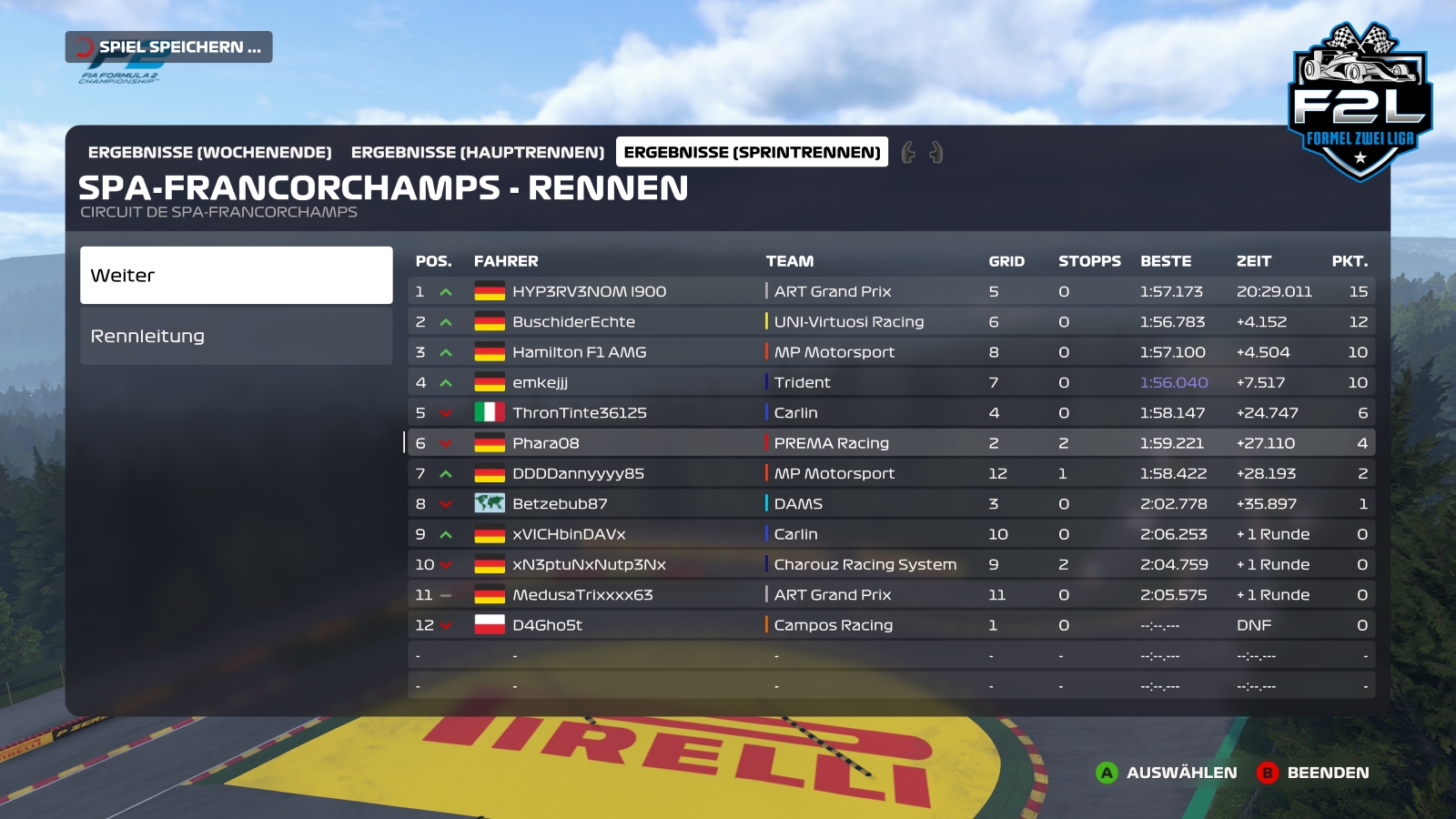Image resolution: width=1456 pixels, height=819 pixels.
Task: Select the highlighted Phara08 row
Action: [x=545, y=443]
